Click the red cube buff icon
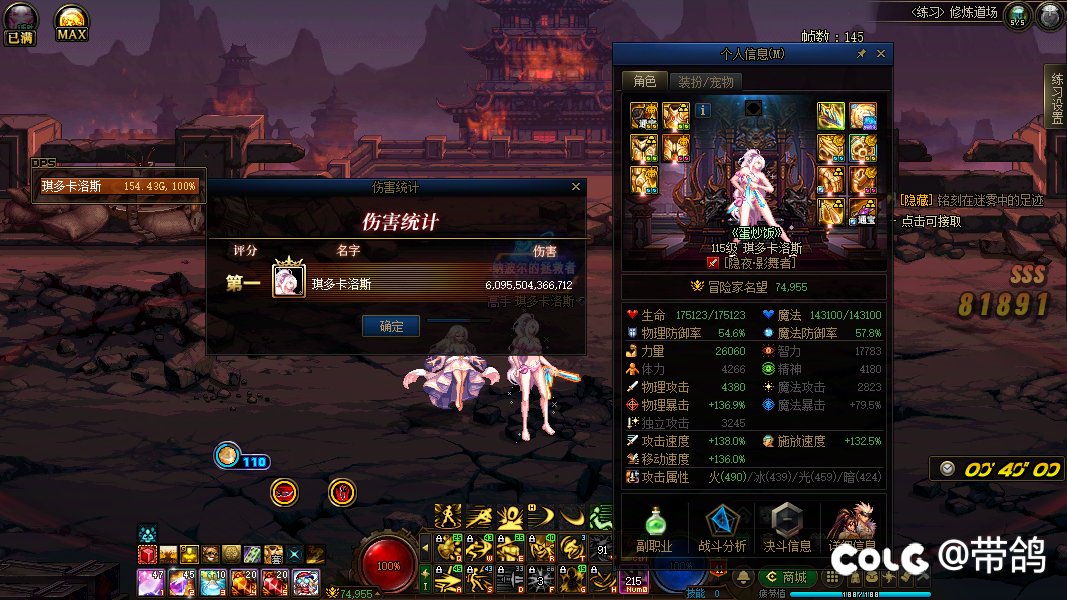1067x600 pixels. click(148, 554)
